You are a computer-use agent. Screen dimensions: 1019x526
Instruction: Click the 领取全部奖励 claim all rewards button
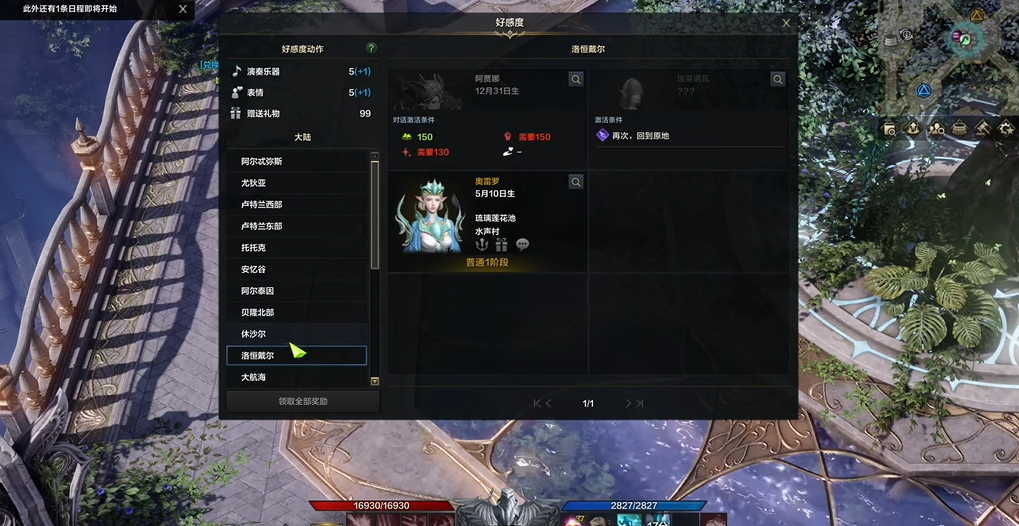click(x=302, y=402)
